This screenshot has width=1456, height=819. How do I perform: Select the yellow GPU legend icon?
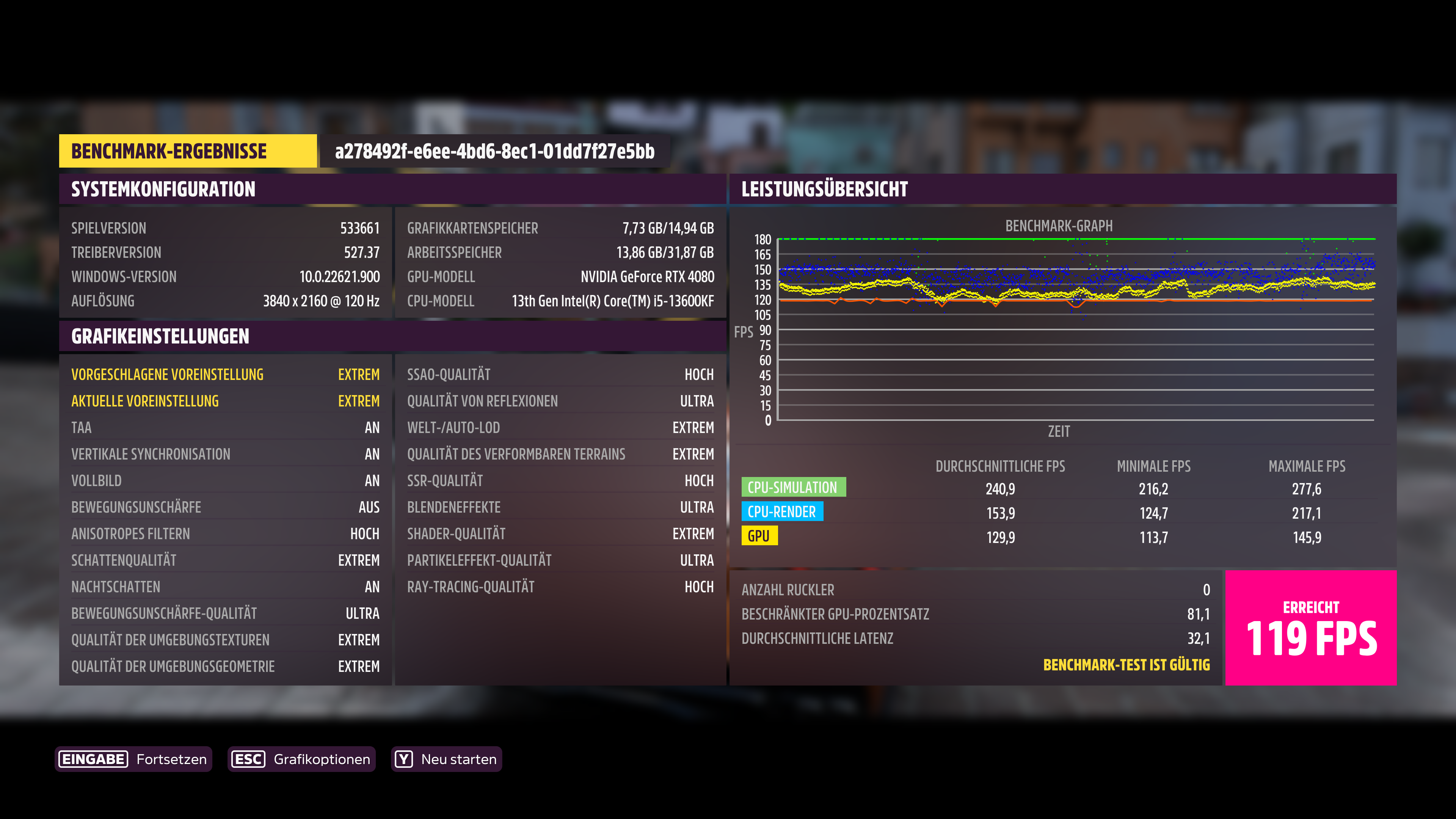tap(759, 537)
